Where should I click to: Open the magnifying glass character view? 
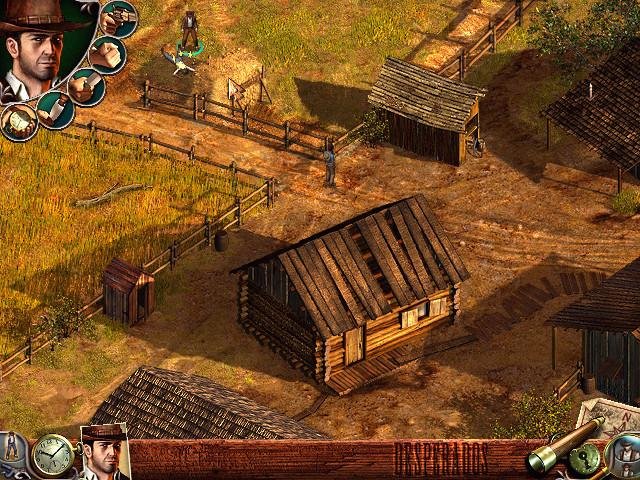pos(624,456)
